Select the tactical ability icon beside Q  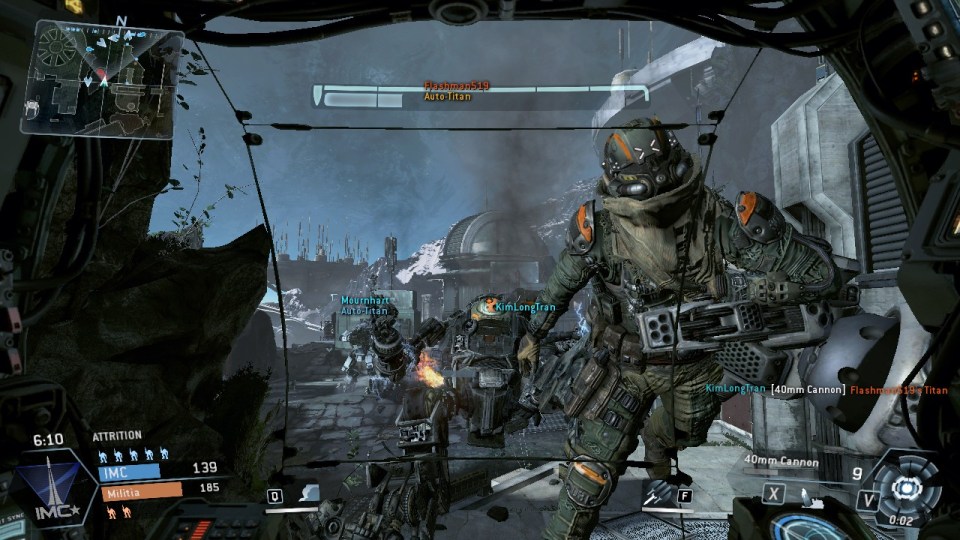tap(309, 494)
